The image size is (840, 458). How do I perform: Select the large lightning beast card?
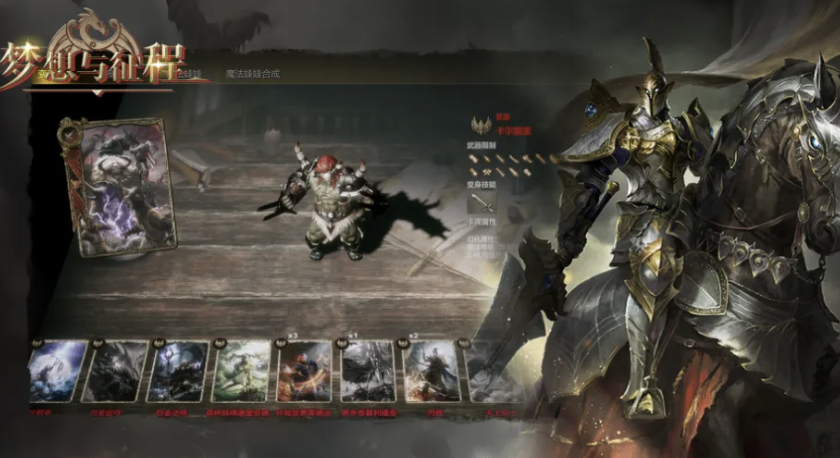pyautogui.click(x=119, y=186)
